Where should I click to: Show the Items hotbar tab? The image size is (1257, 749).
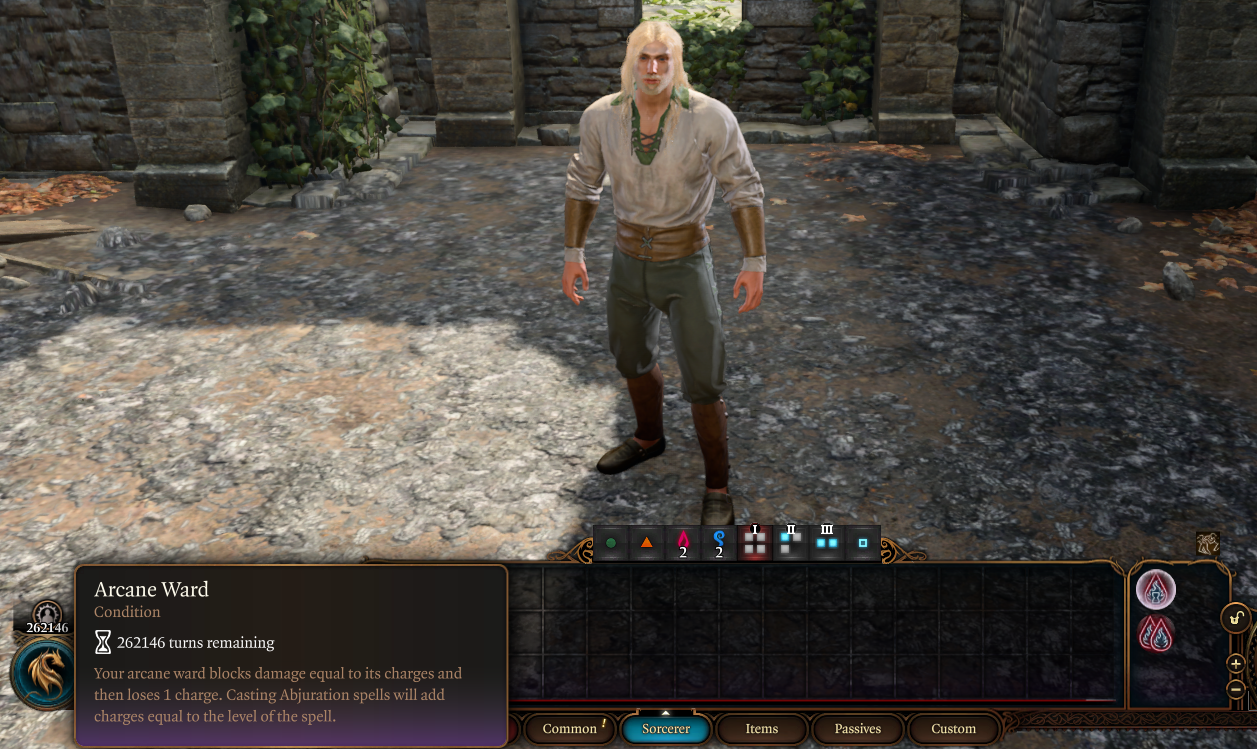(x=762, y=729)
